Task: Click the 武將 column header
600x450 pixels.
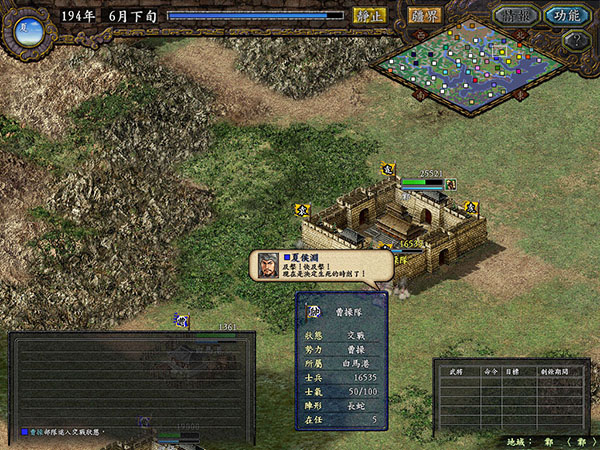Action: click(453, 369)
